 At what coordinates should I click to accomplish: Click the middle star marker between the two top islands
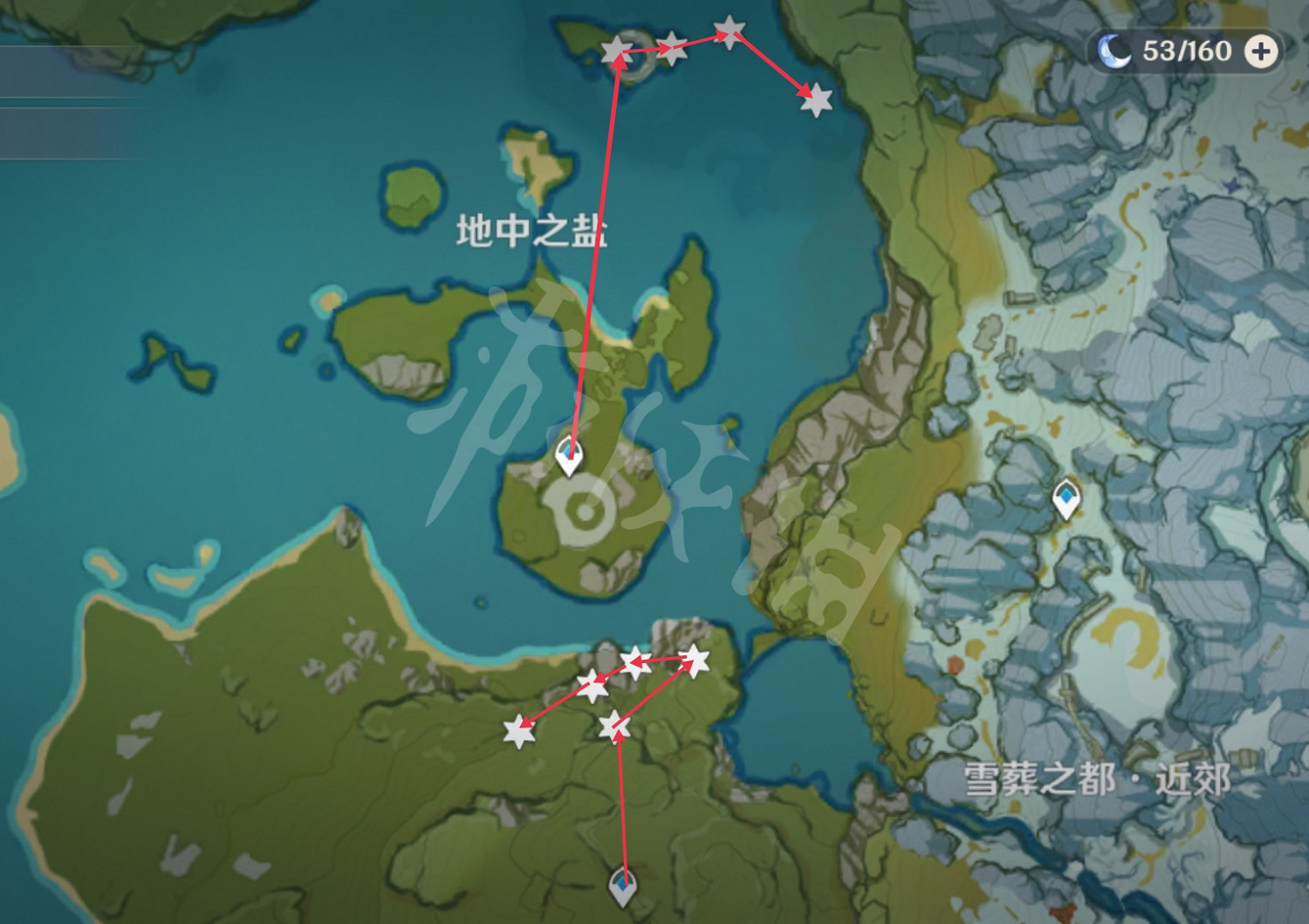point(672,49)
